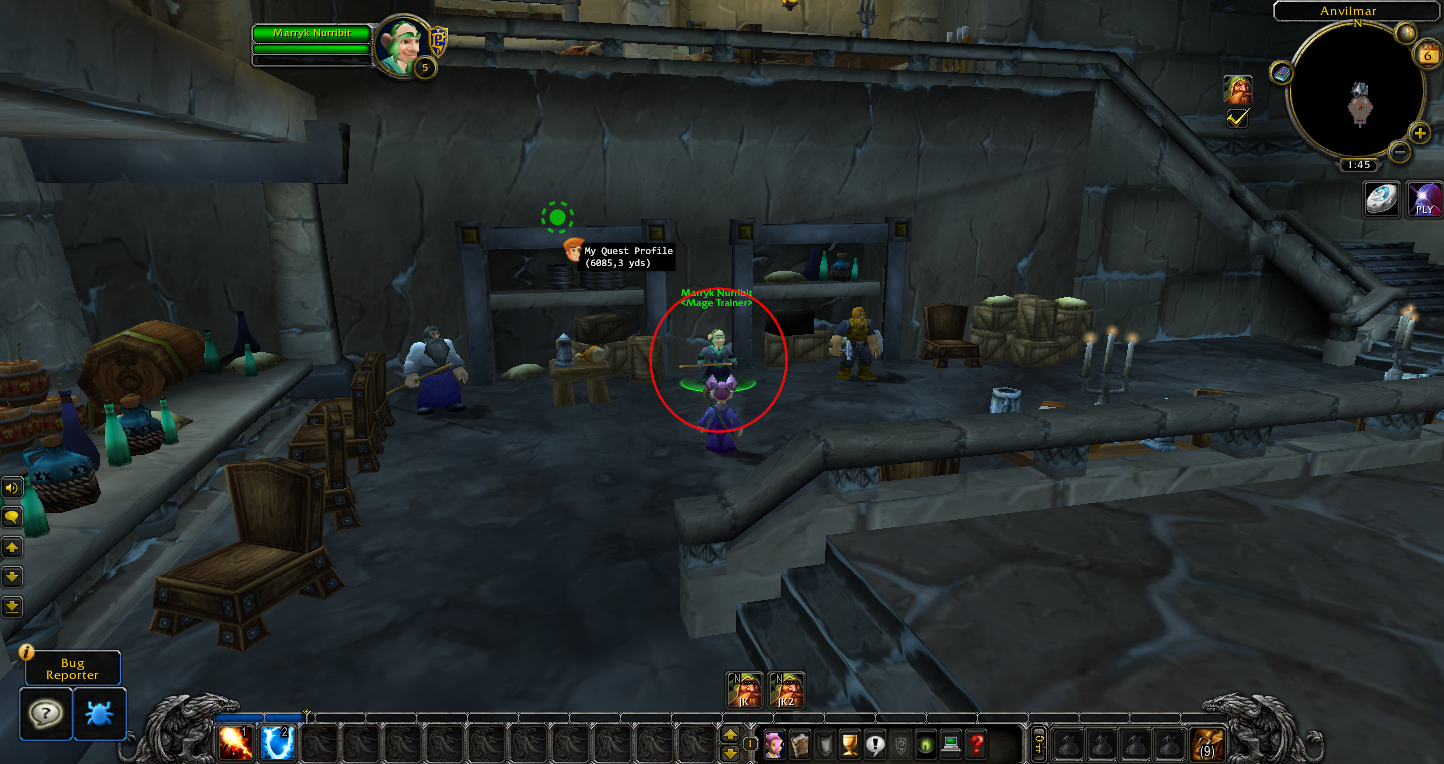Open the game menu computer icon
Screen dimensions: 1444x764
pyautogui.click(x=951, y=744)
